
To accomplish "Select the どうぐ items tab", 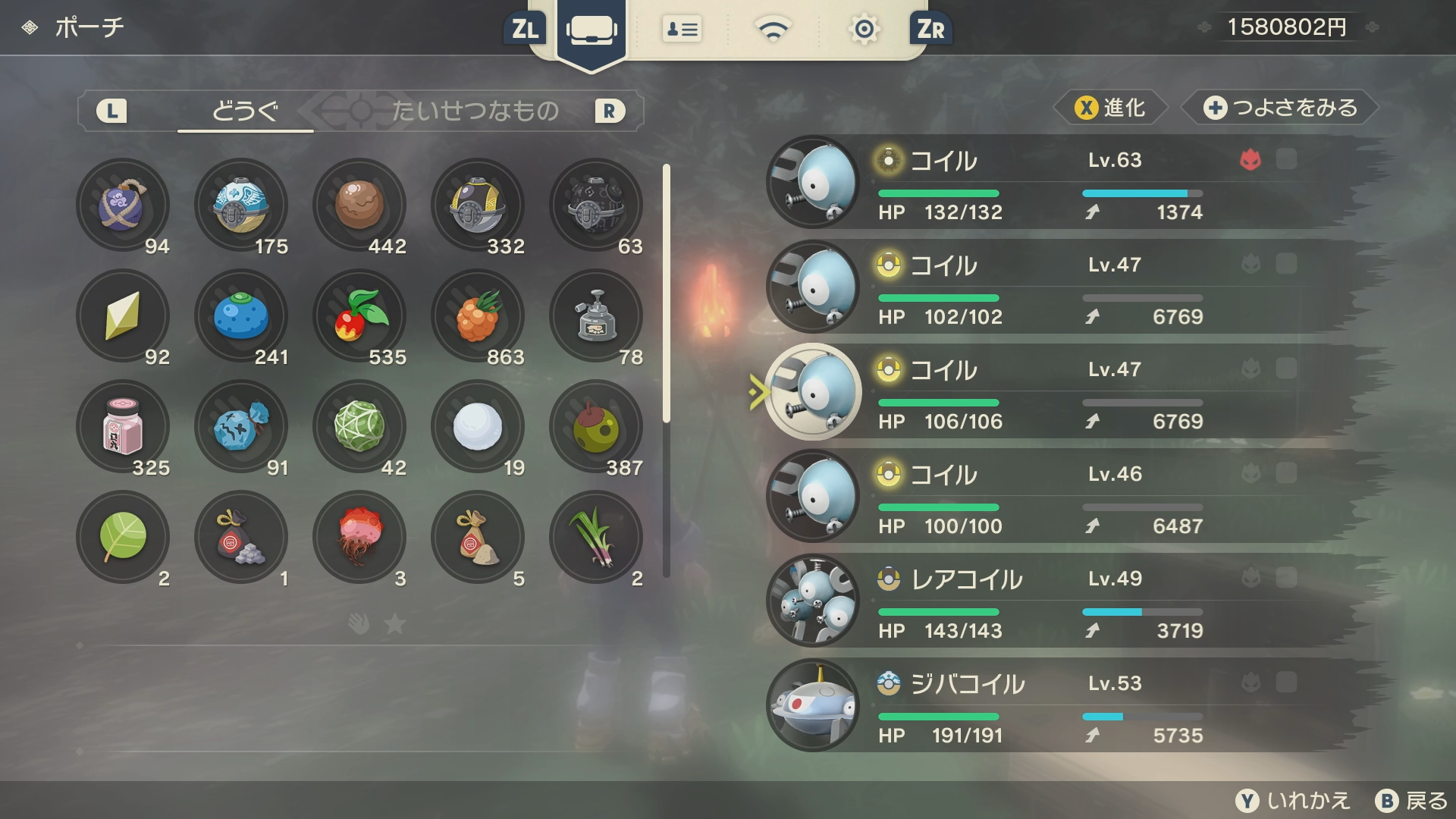I will click(244, 111).
